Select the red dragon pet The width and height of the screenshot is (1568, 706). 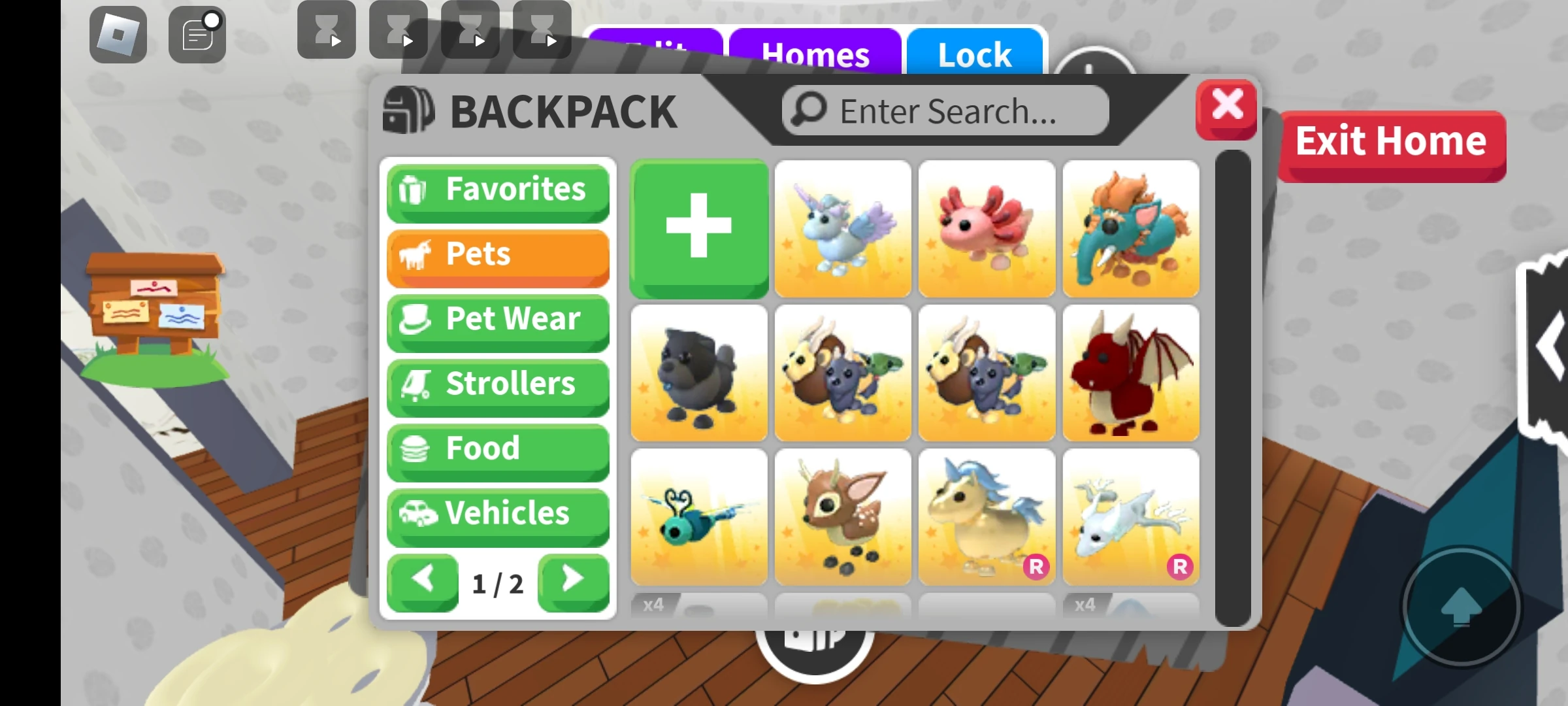click(1131, 373)
